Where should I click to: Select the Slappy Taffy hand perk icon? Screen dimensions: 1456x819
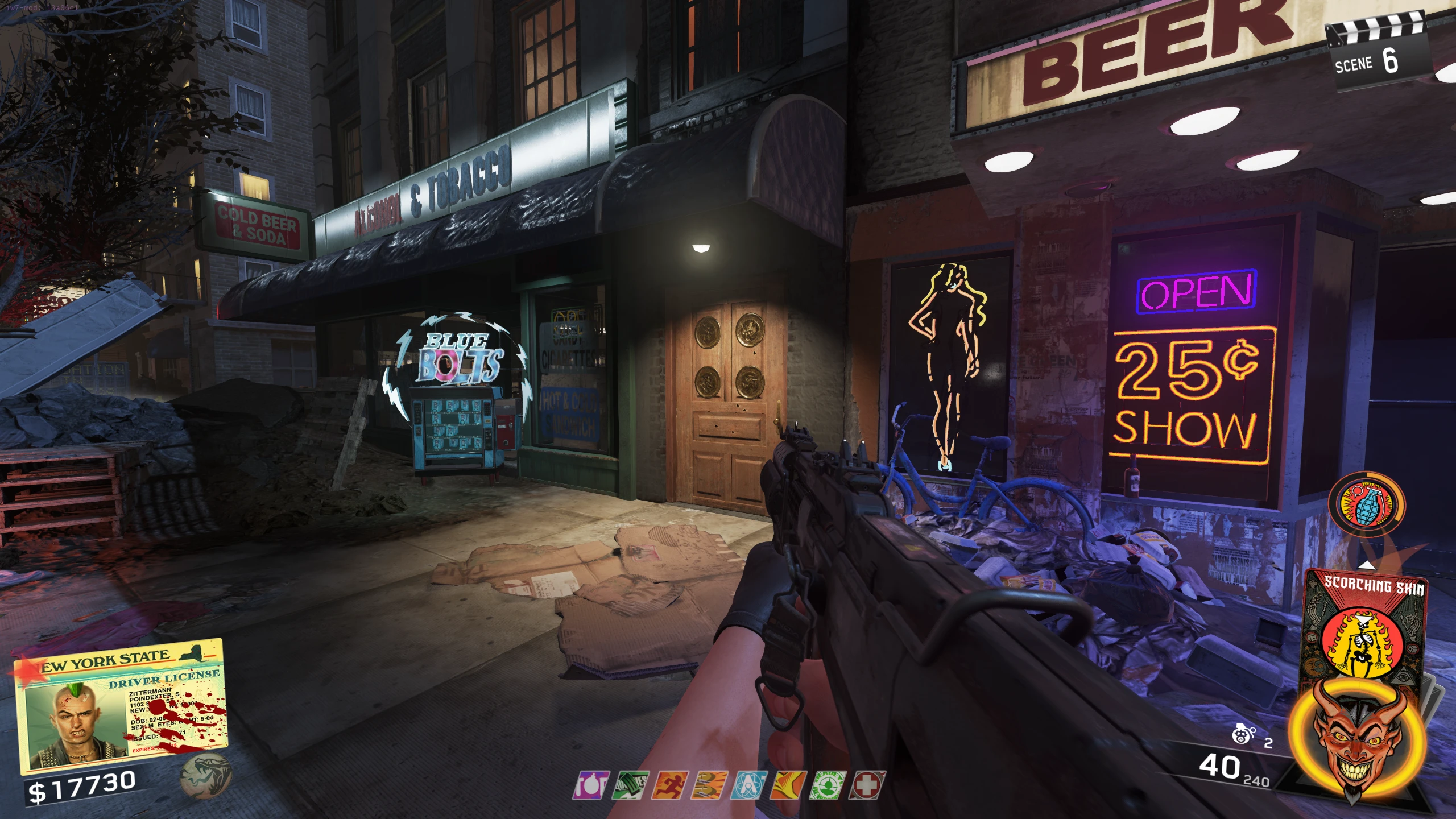click(x=789, y=785)
